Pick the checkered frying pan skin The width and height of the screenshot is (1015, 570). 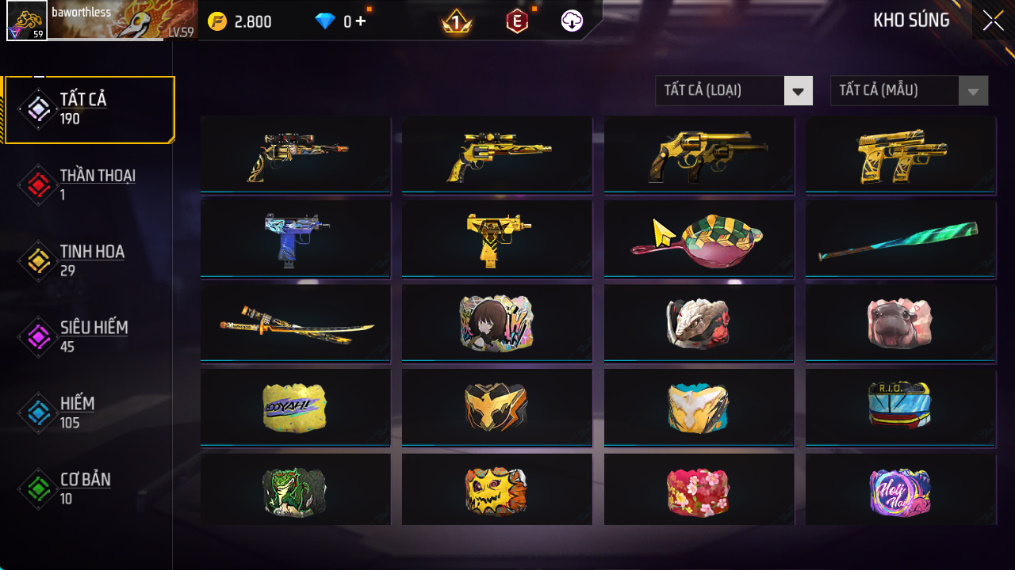click(698, 237)
